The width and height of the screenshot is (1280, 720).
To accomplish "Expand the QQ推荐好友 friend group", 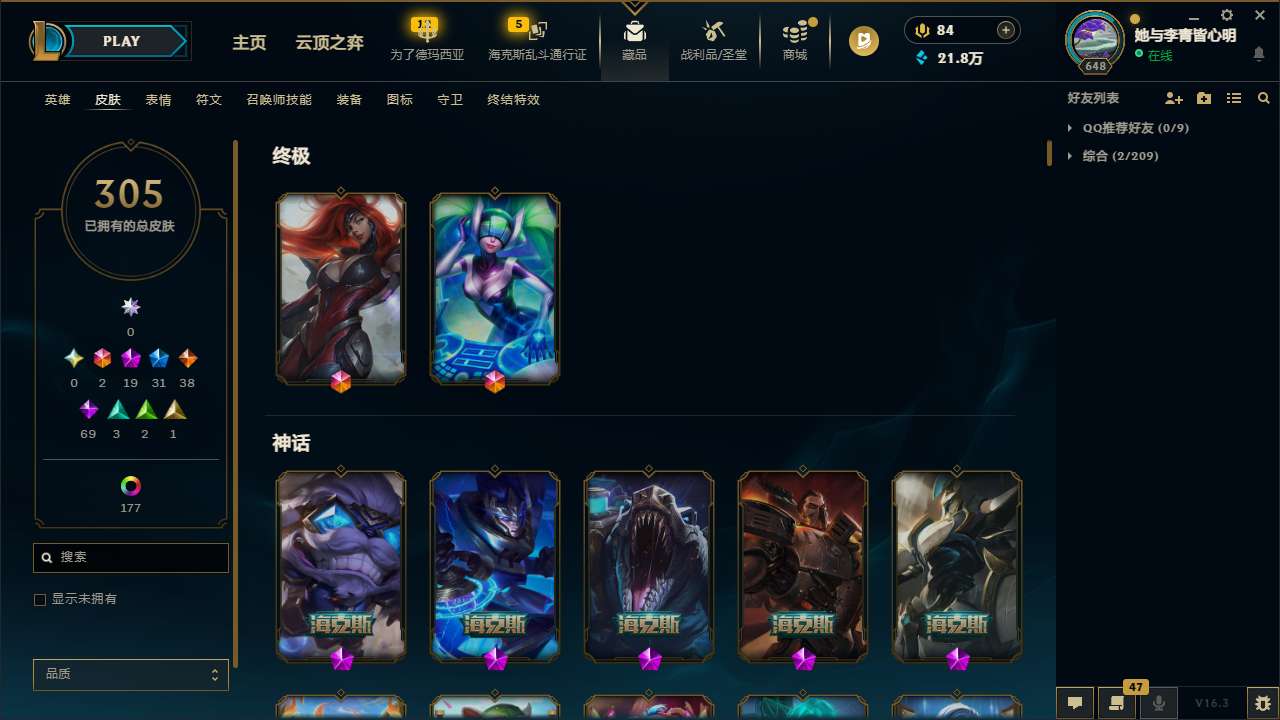I will coord(1072,128).
